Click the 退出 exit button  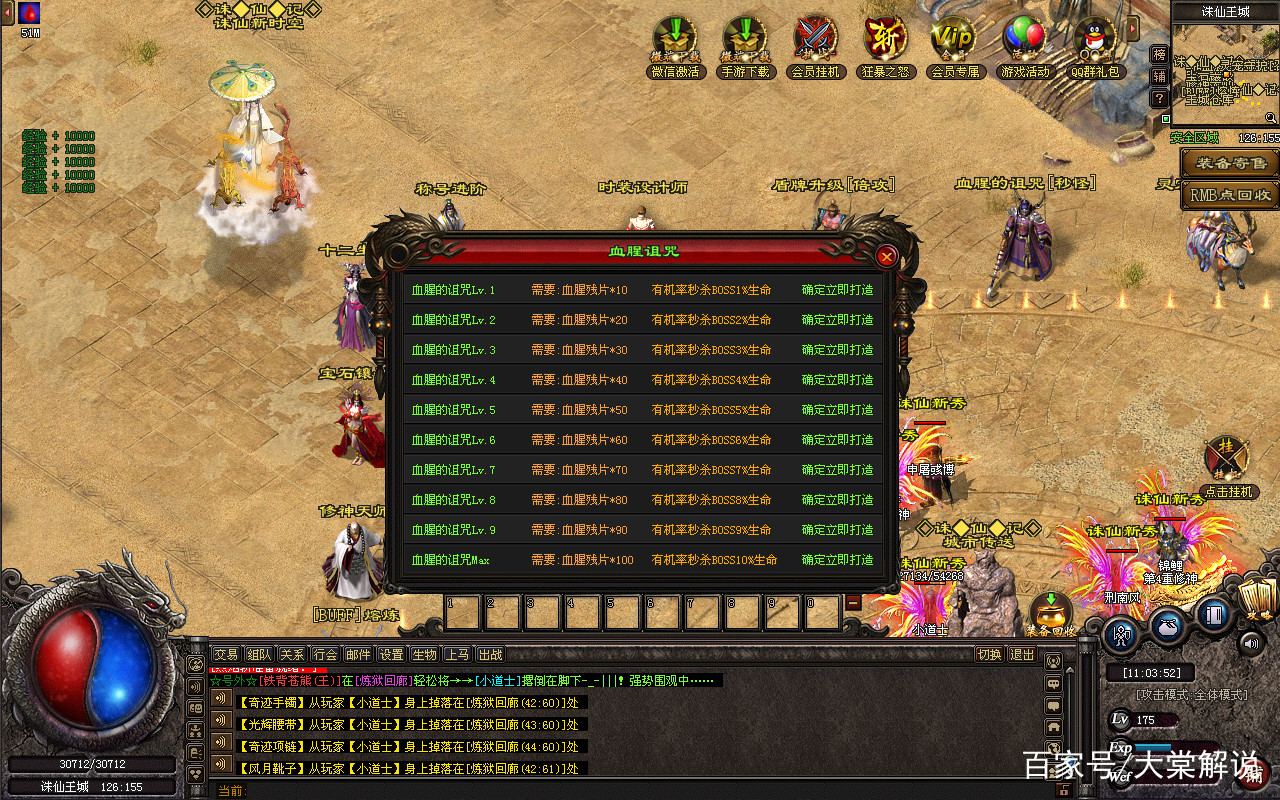click(1022, 654)
